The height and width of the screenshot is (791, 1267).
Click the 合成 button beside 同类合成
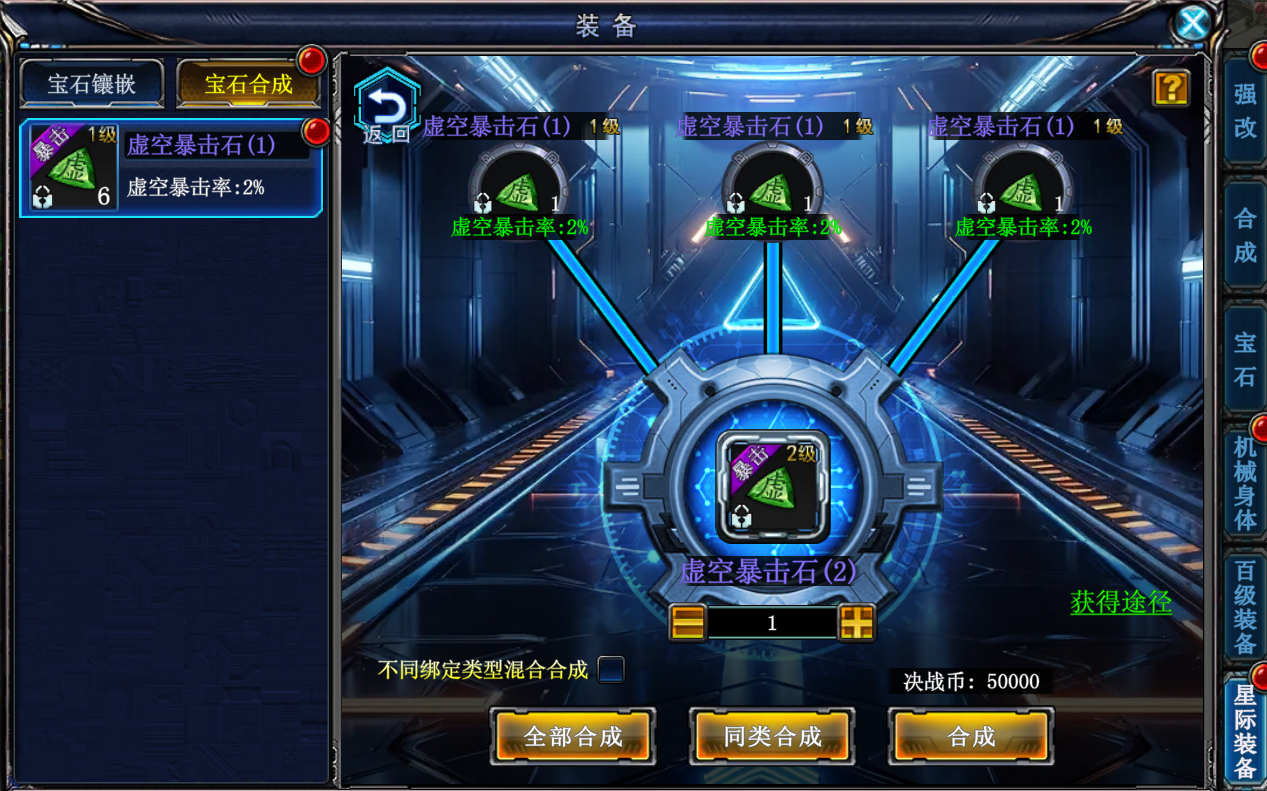(971, 737)
